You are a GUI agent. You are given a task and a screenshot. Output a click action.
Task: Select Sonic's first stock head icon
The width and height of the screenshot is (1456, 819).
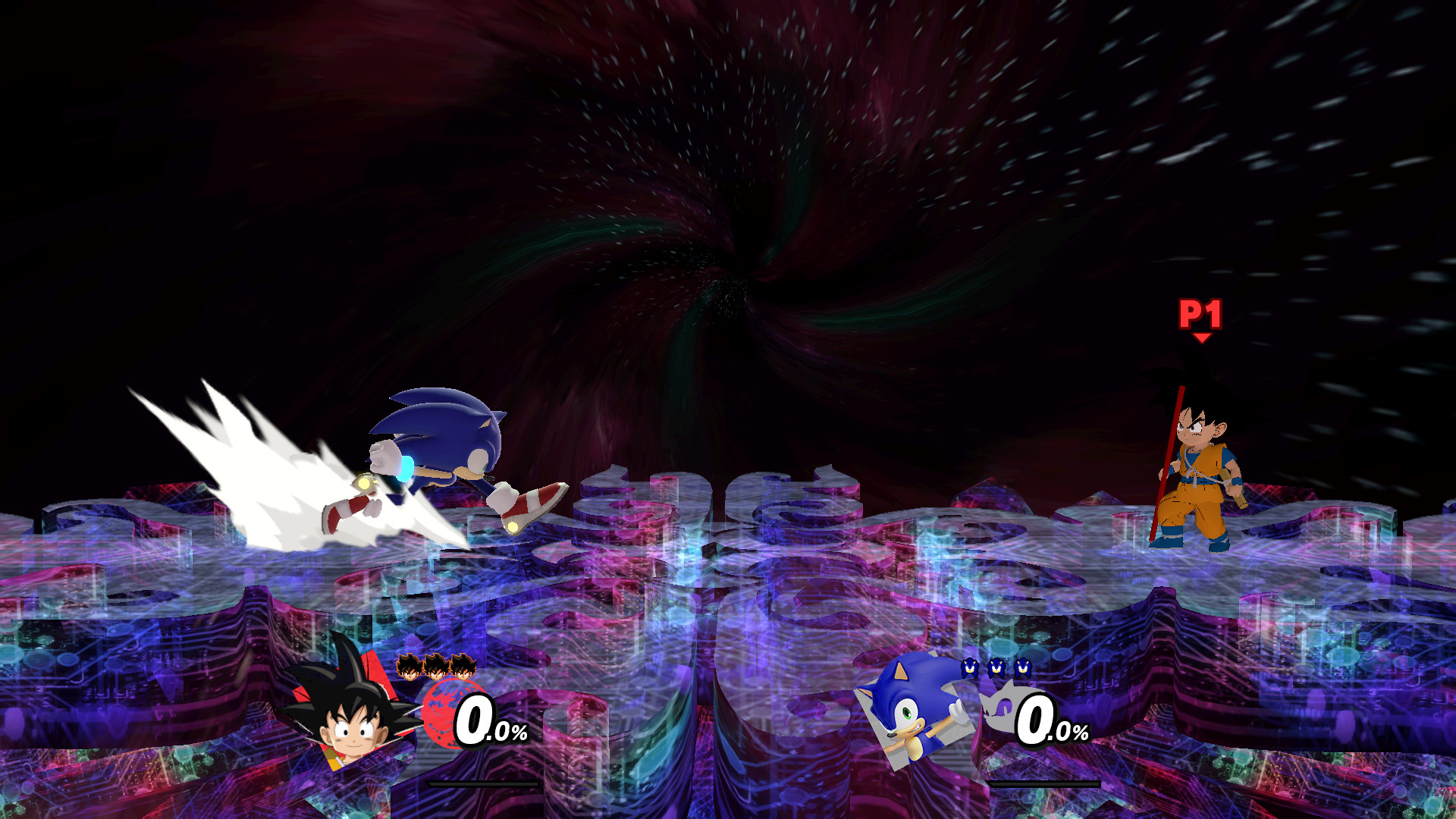tap(968, 667)
